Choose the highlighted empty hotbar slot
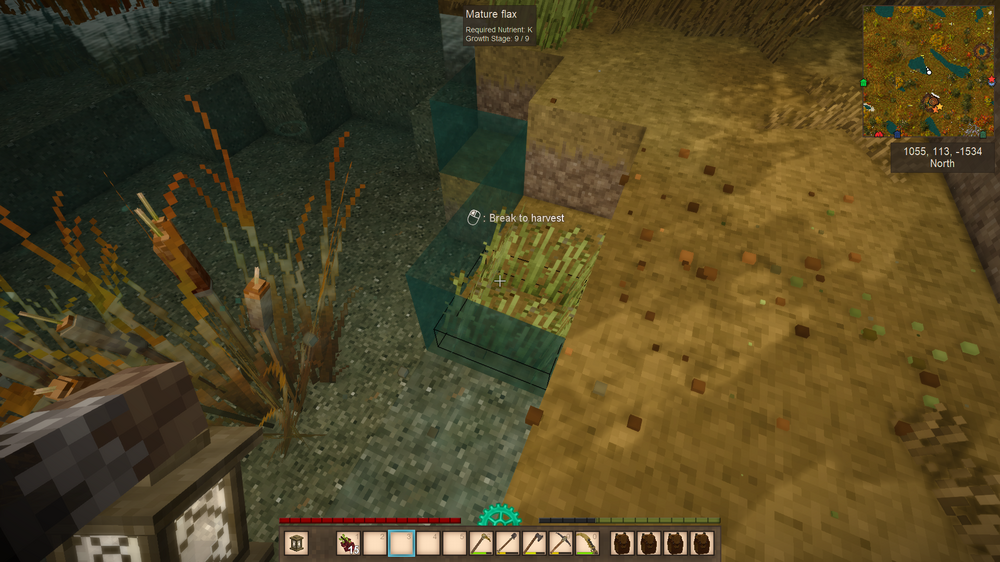Viewport: 1000px width, 562px height. [x=401, y=543]
